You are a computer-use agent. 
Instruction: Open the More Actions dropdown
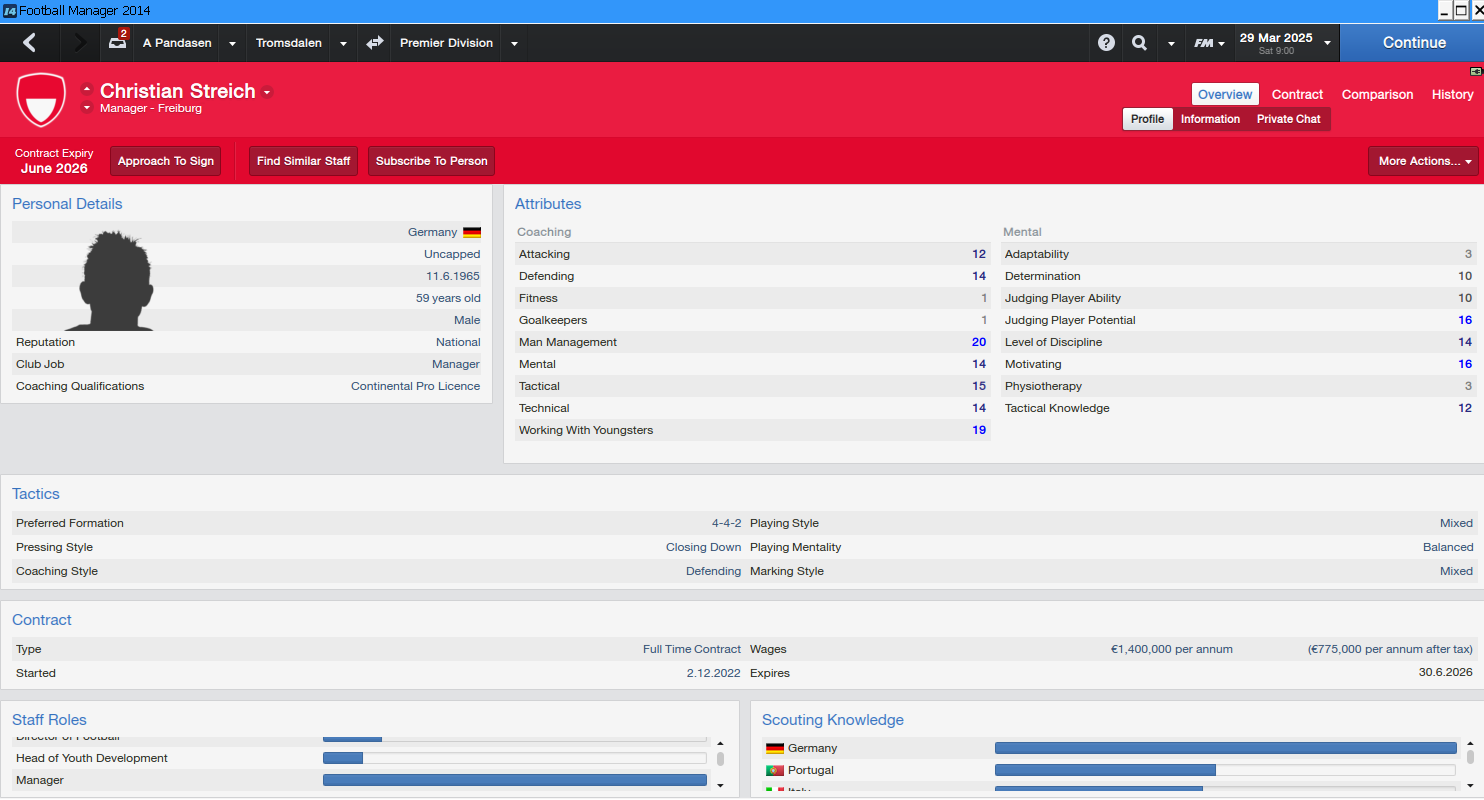click(1423, 161)
